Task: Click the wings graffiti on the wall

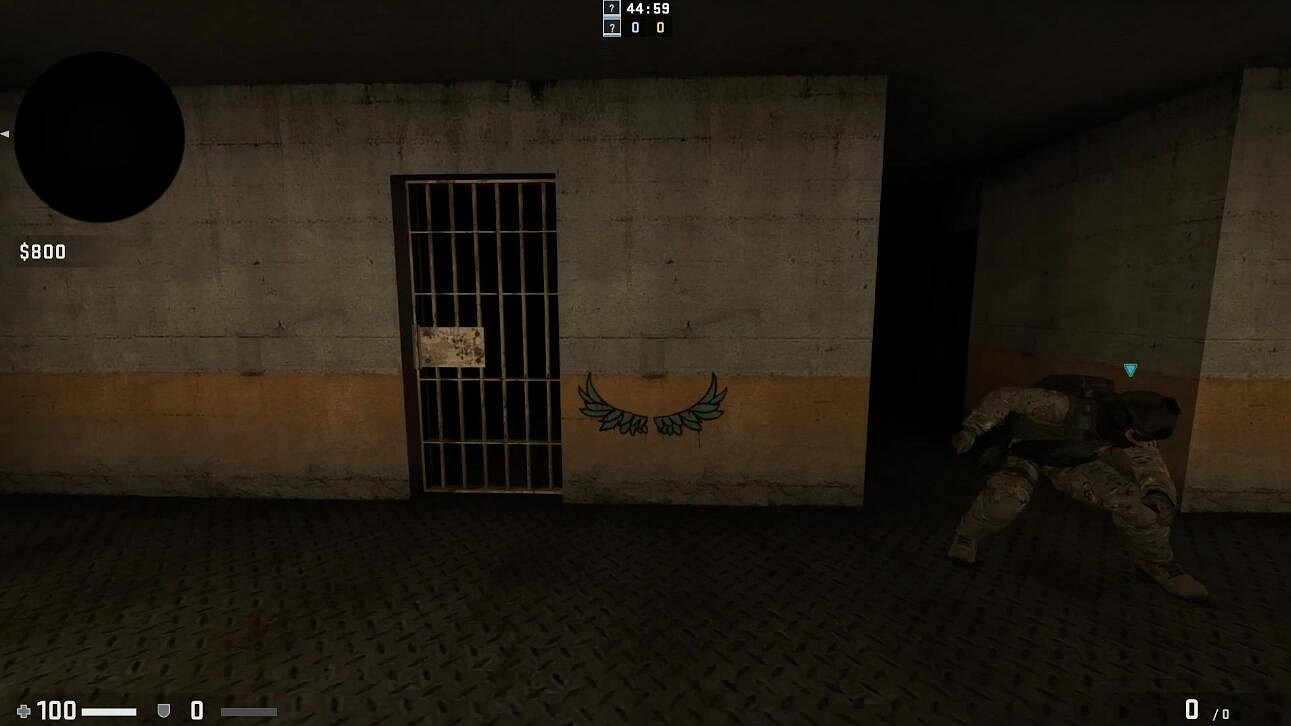Action: 651,404
